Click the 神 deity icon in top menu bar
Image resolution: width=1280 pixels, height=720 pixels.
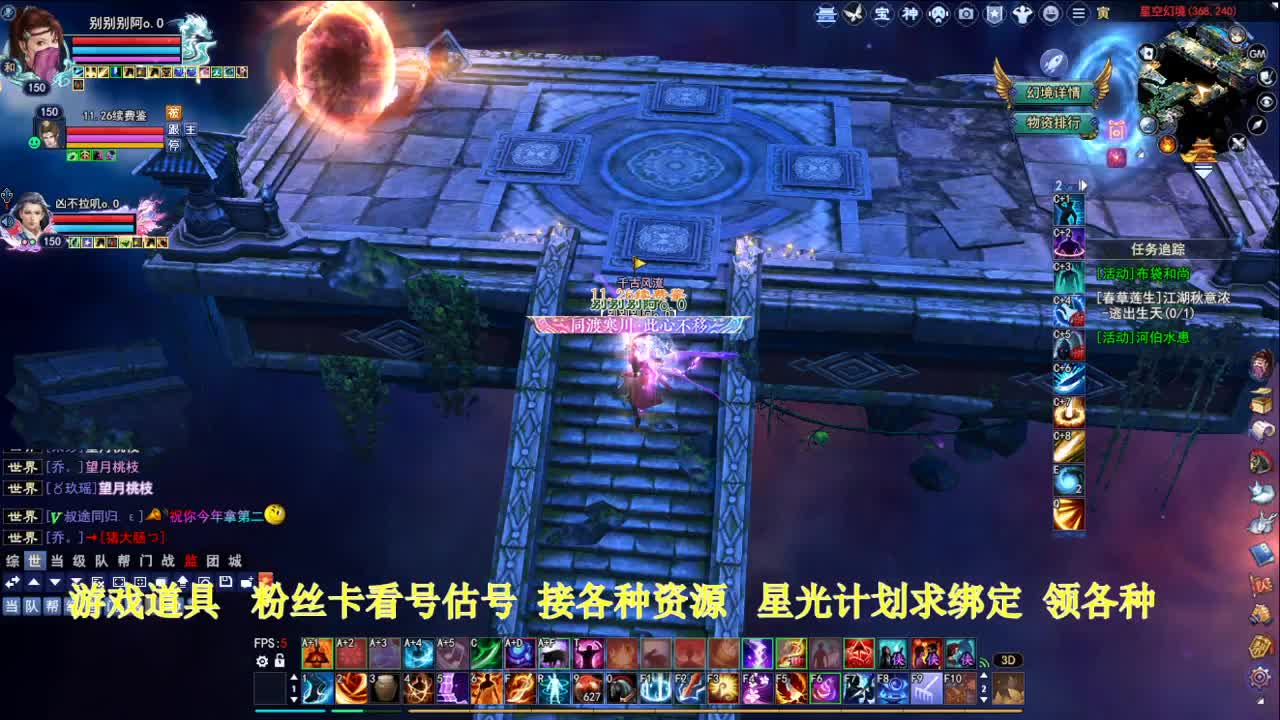tap(909, 14)
